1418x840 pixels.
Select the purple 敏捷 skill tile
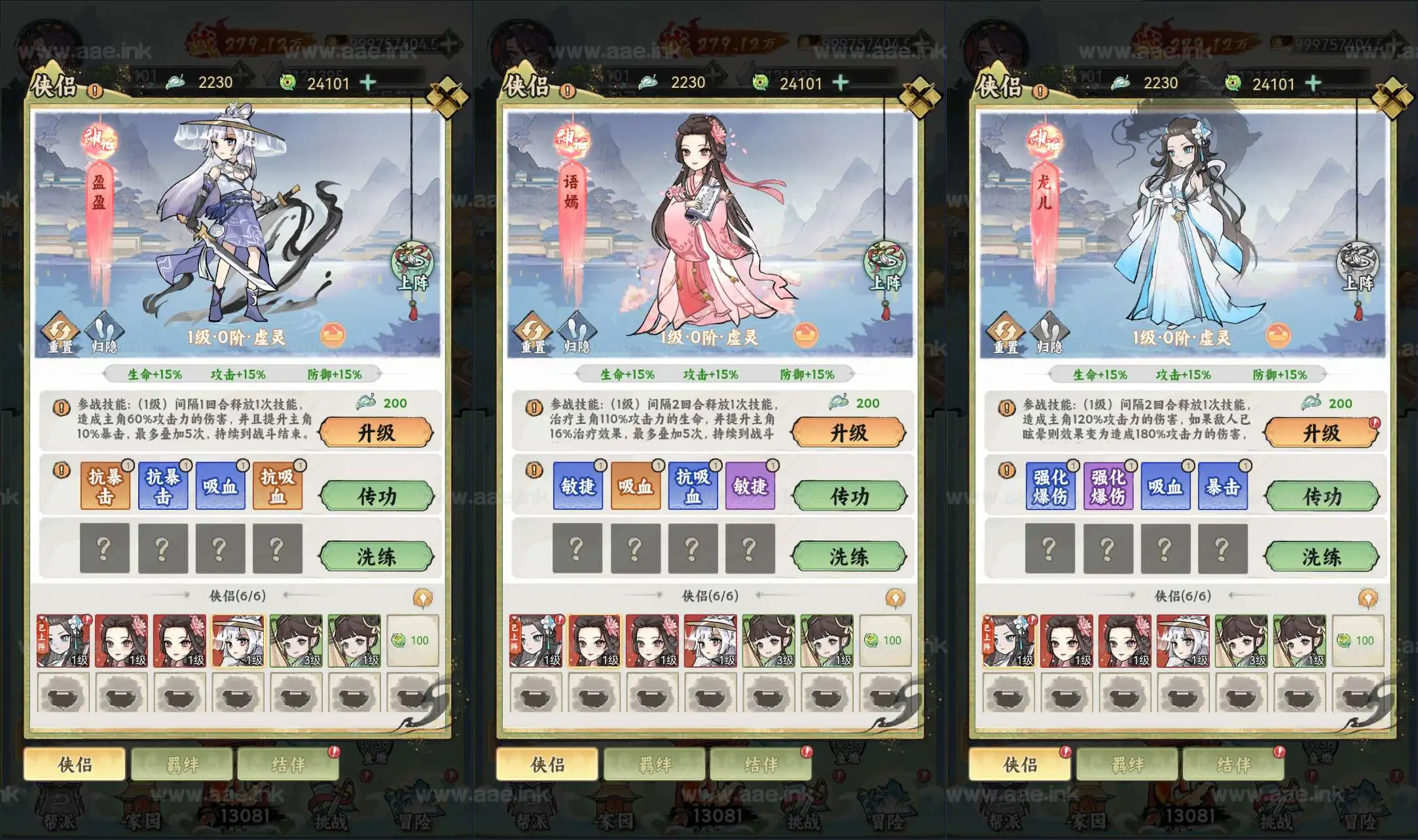click(750, 486)
